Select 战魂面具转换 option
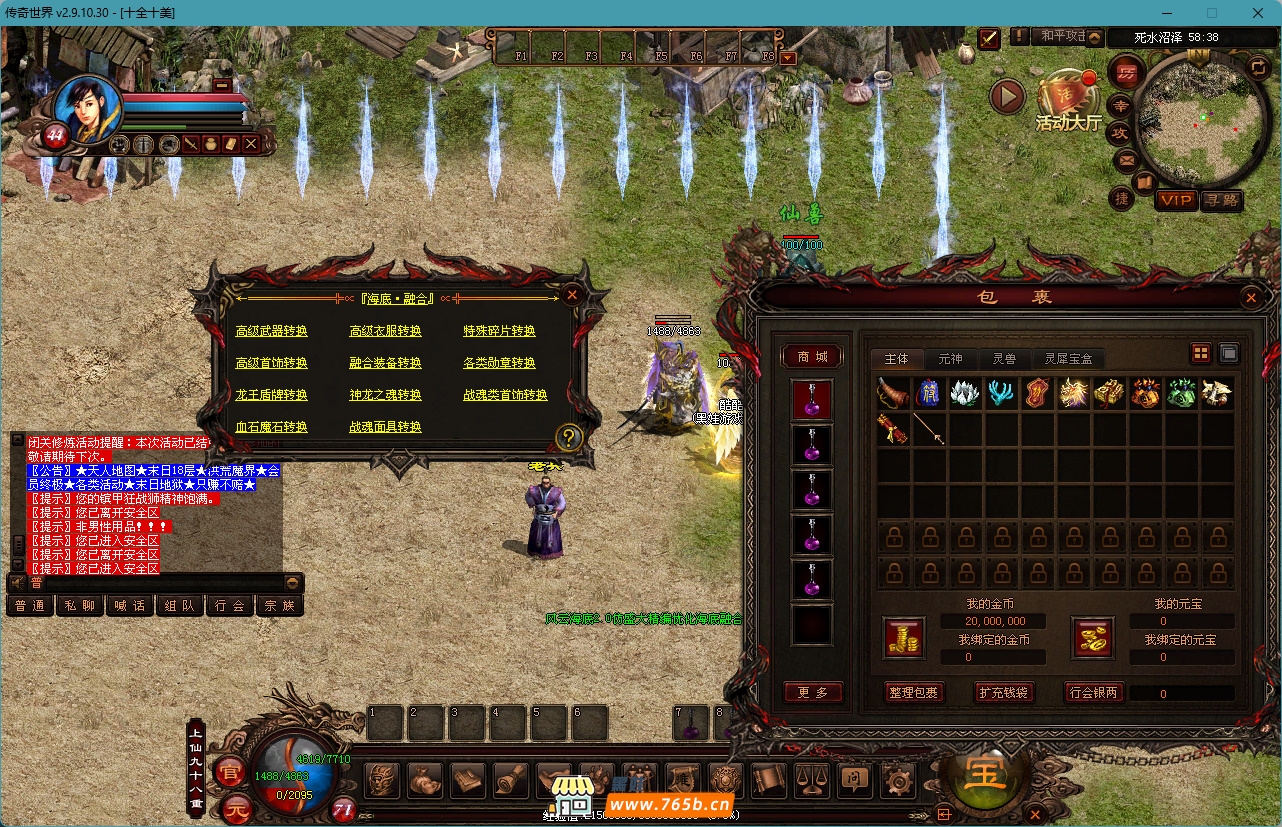 (385, 427)
